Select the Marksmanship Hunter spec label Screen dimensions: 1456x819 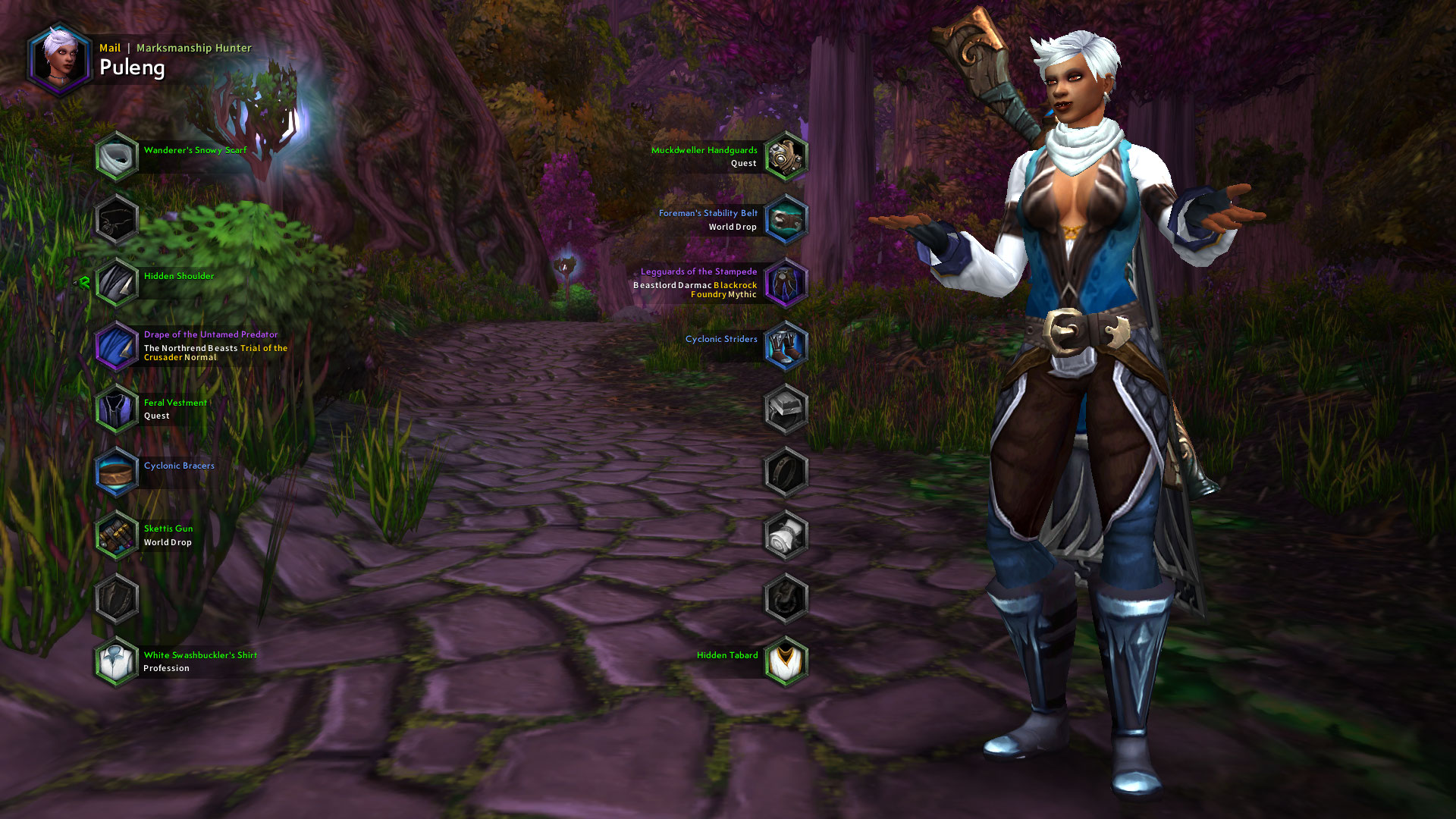(194, 48)
